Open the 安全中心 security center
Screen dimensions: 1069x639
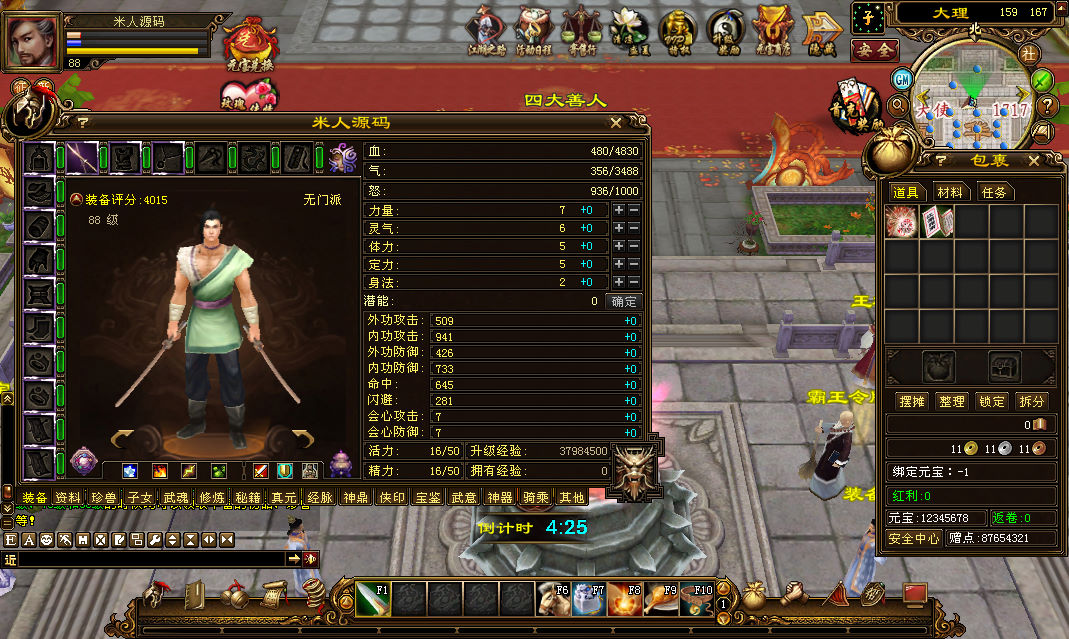pos(914,538)
